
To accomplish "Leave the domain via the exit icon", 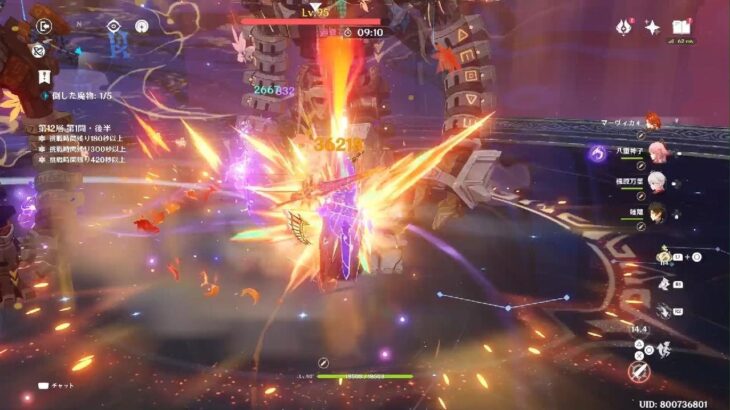I will [44, 26].
